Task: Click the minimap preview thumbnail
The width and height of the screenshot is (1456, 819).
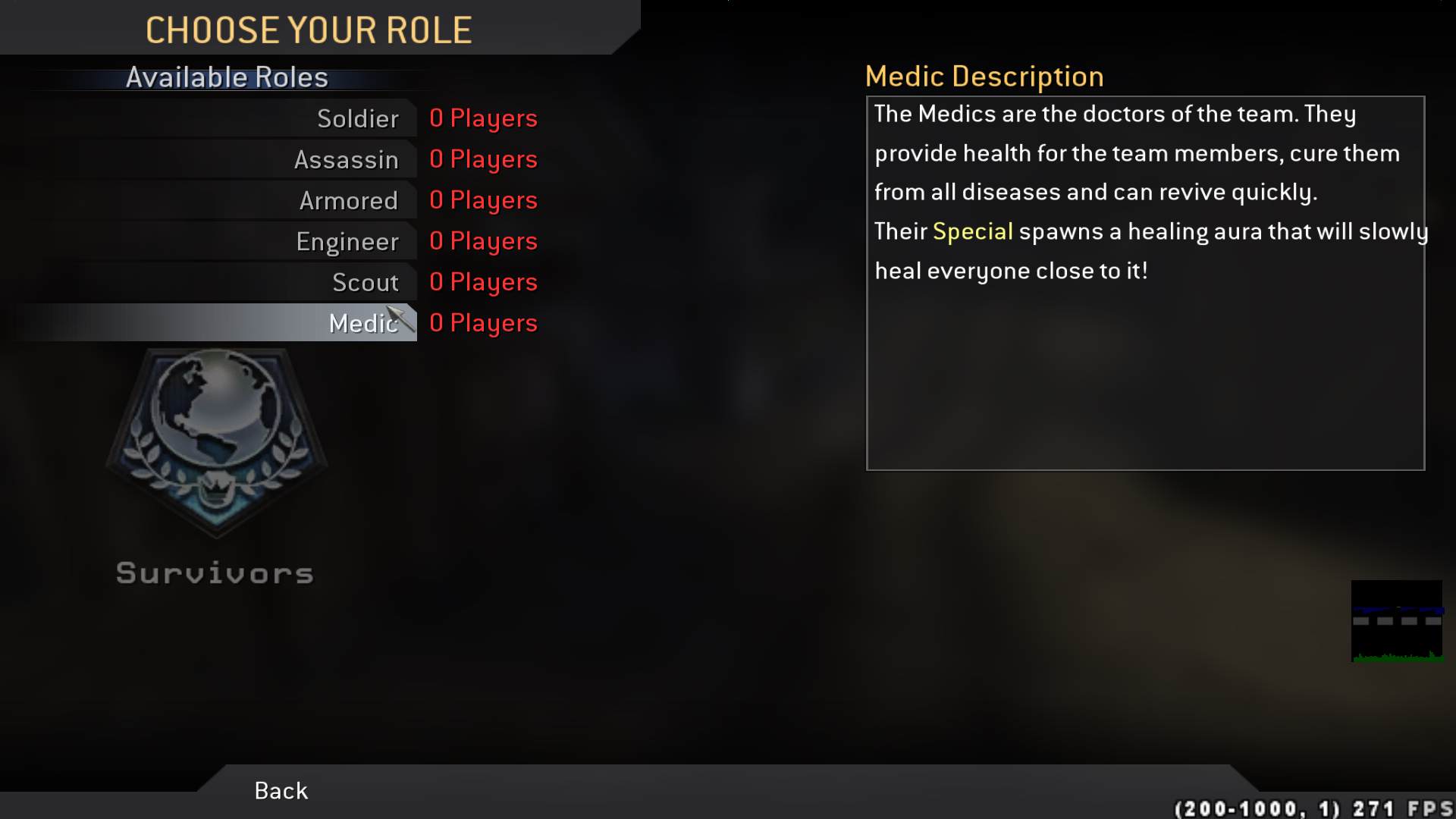Action: tap(1398, 622)
